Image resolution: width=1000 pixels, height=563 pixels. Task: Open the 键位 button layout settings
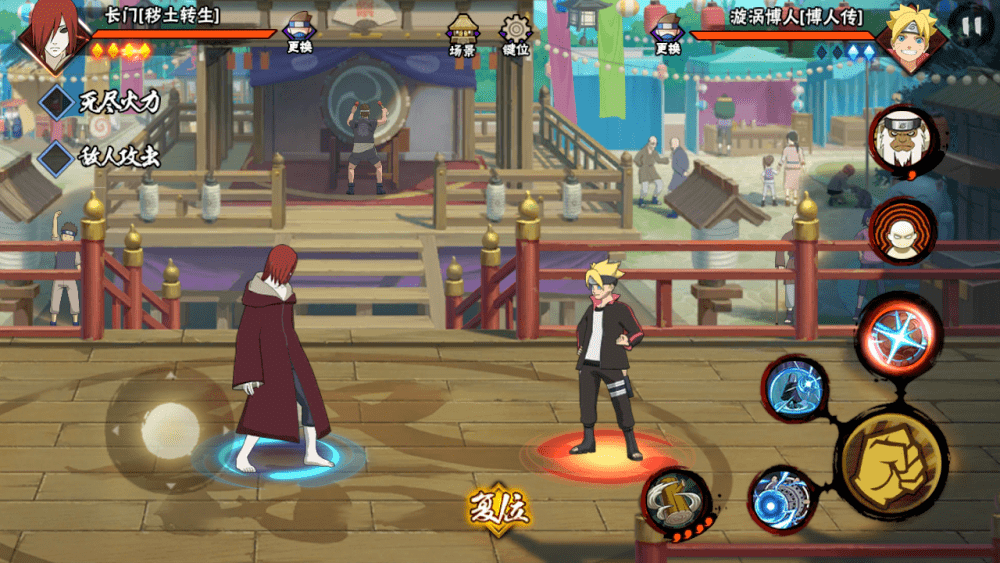point(516,34)
